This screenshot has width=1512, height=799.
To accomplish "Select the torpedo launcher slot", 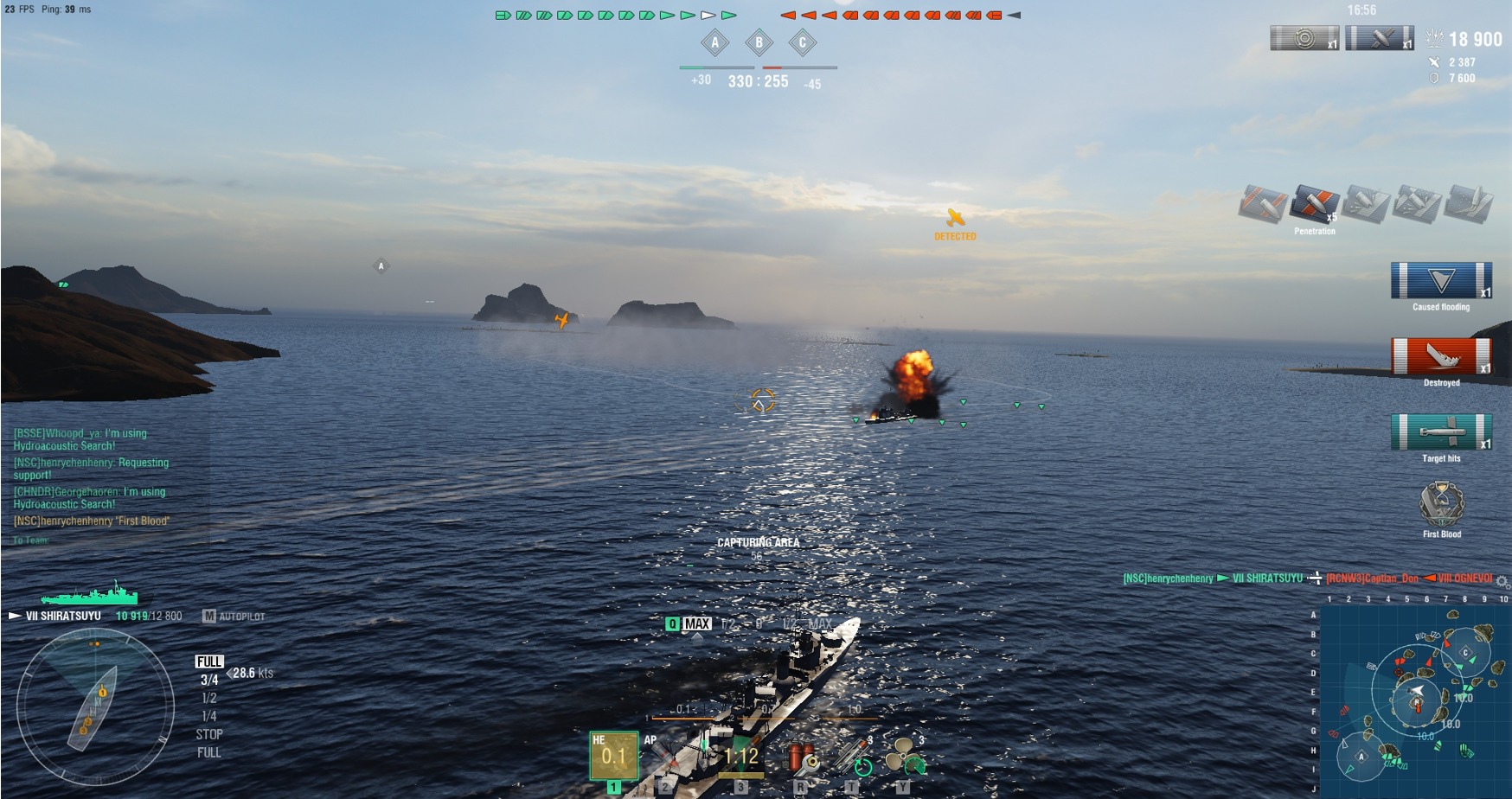I will point(740,757).
